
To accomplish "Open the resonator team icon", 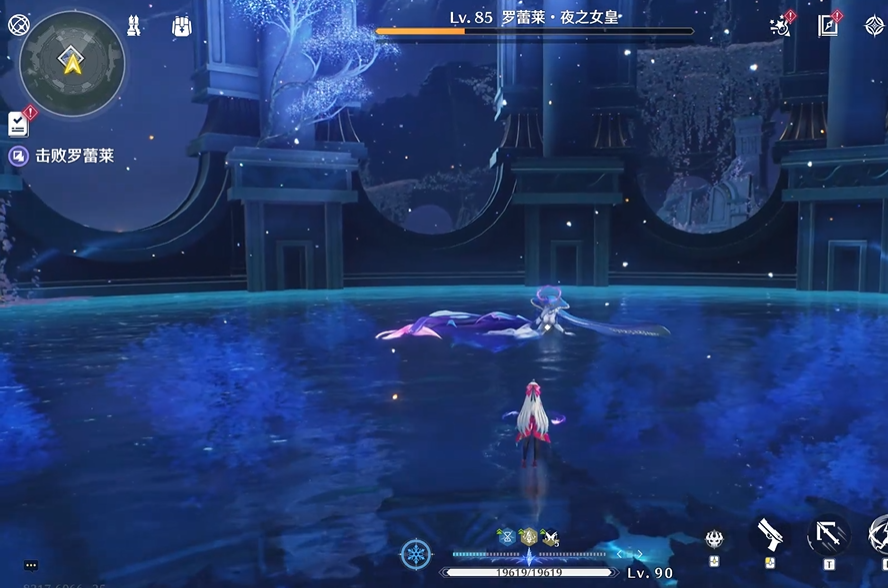I will tap(135, 26).
